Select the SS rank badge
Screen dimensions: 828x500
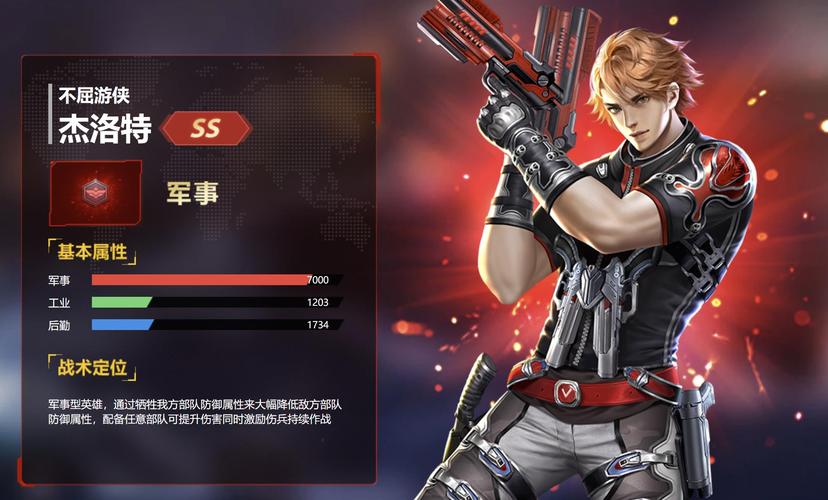click(205, 129)
